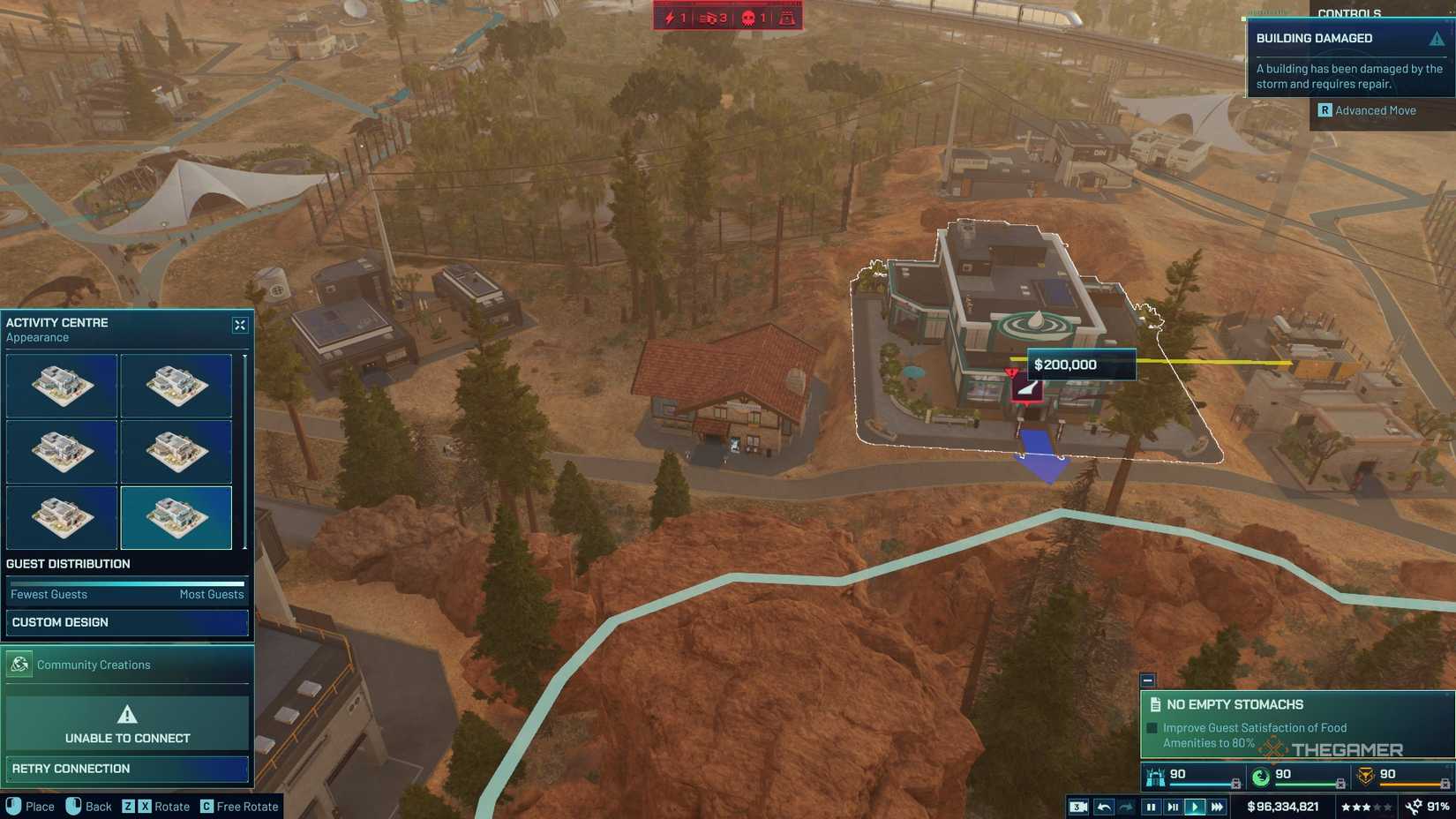Image resolution: width=1456 pixels, height=819 pixels.
Task: Collapse the Activity Centre panel
Action: 240,325
